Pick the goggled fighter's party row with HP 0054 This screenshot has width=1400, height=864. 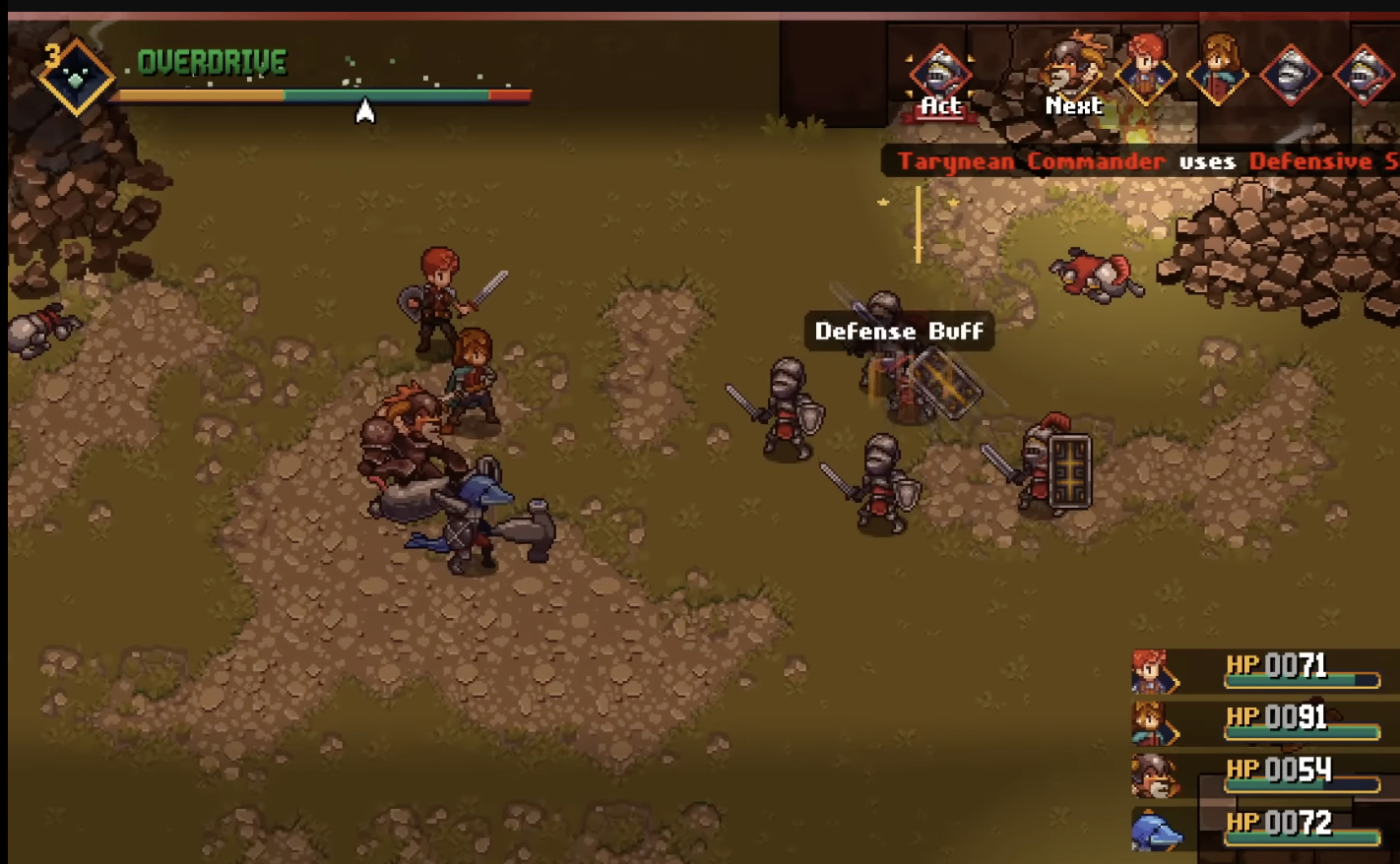point(1258,774)
